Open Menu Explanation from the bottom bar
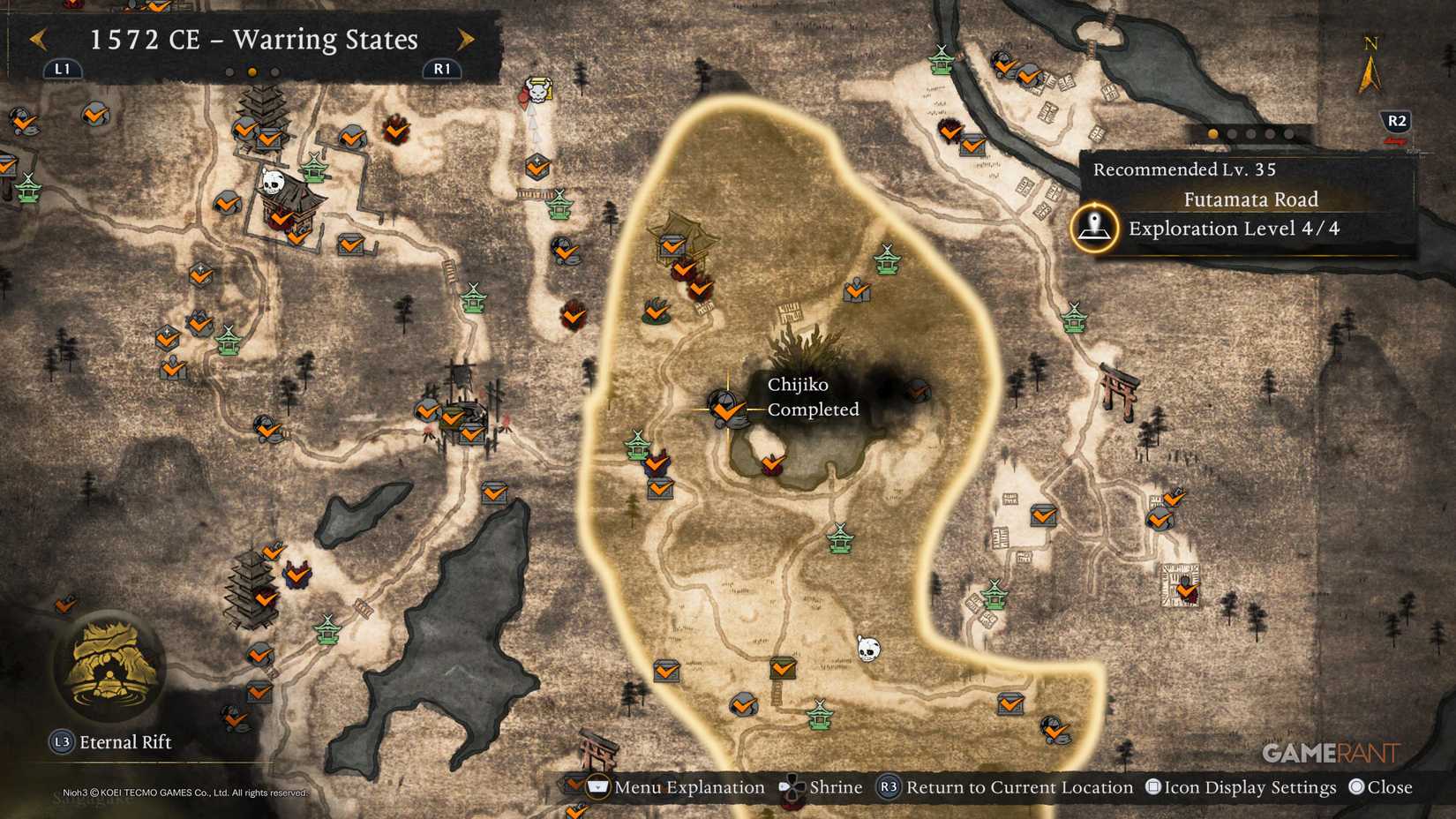Image resolution: width=1456 pixels, height=819 pixels. tap(679, 787)
